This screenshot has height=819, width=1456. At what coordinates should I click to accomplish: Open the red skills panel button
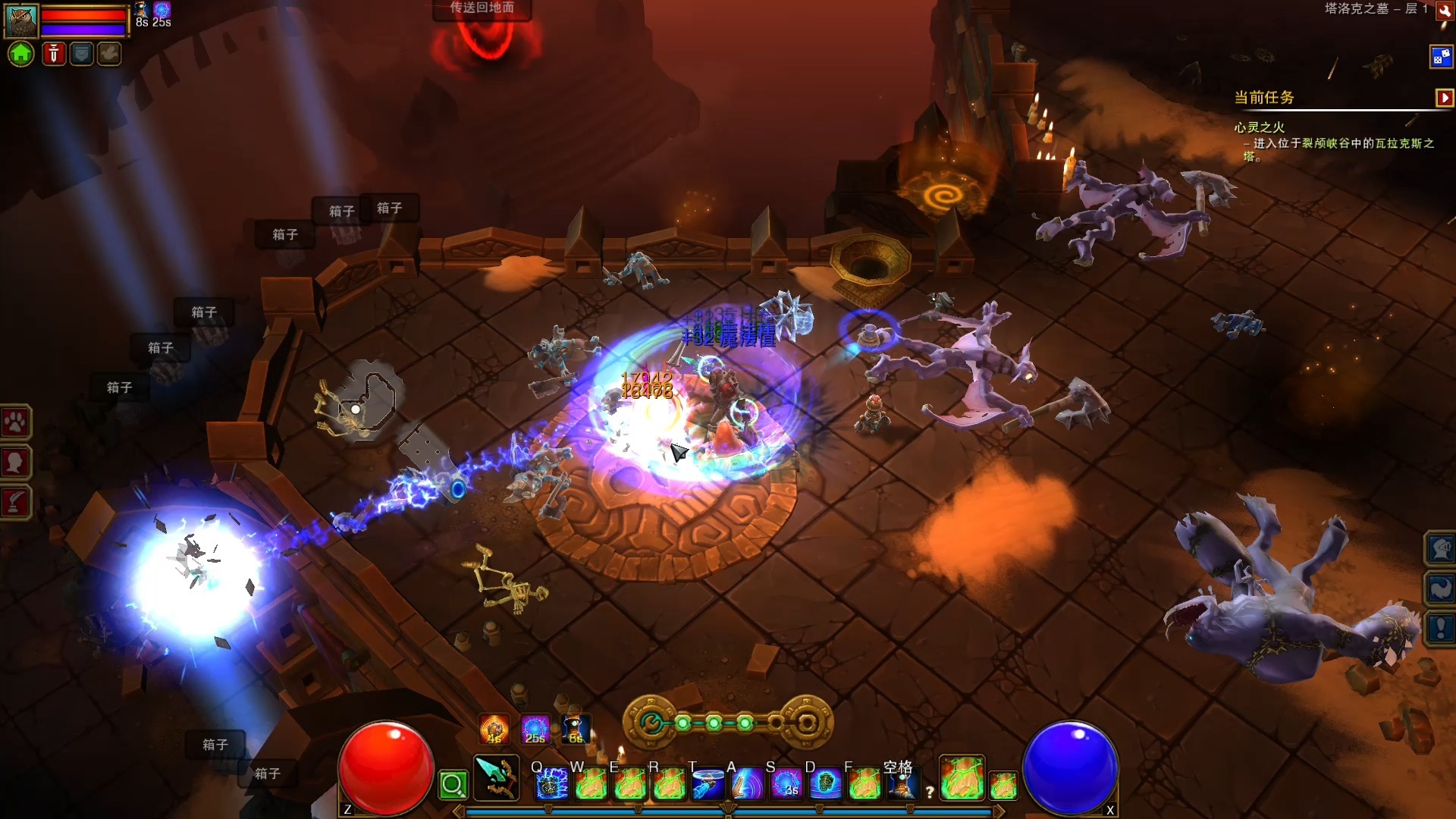15,502
